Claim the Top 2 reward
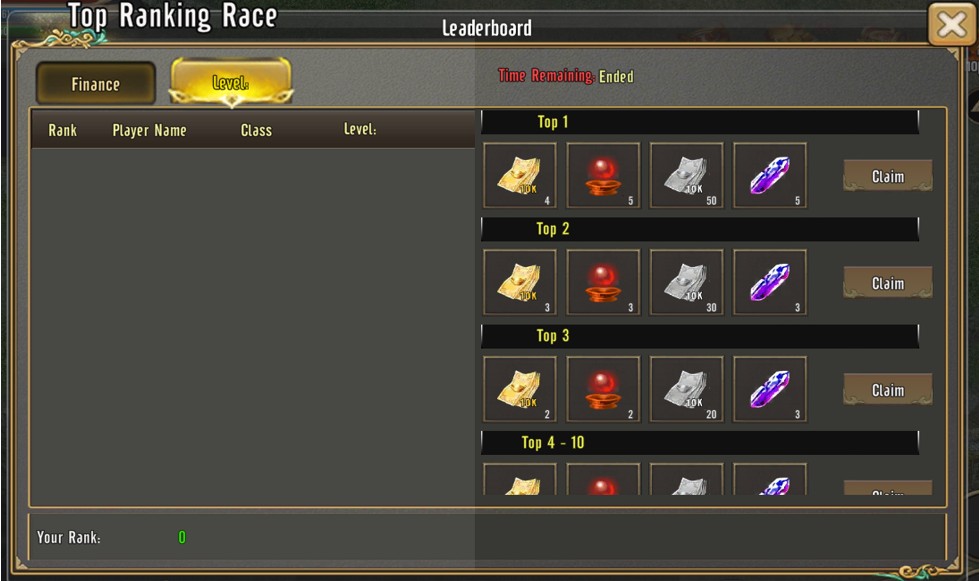 887,283
